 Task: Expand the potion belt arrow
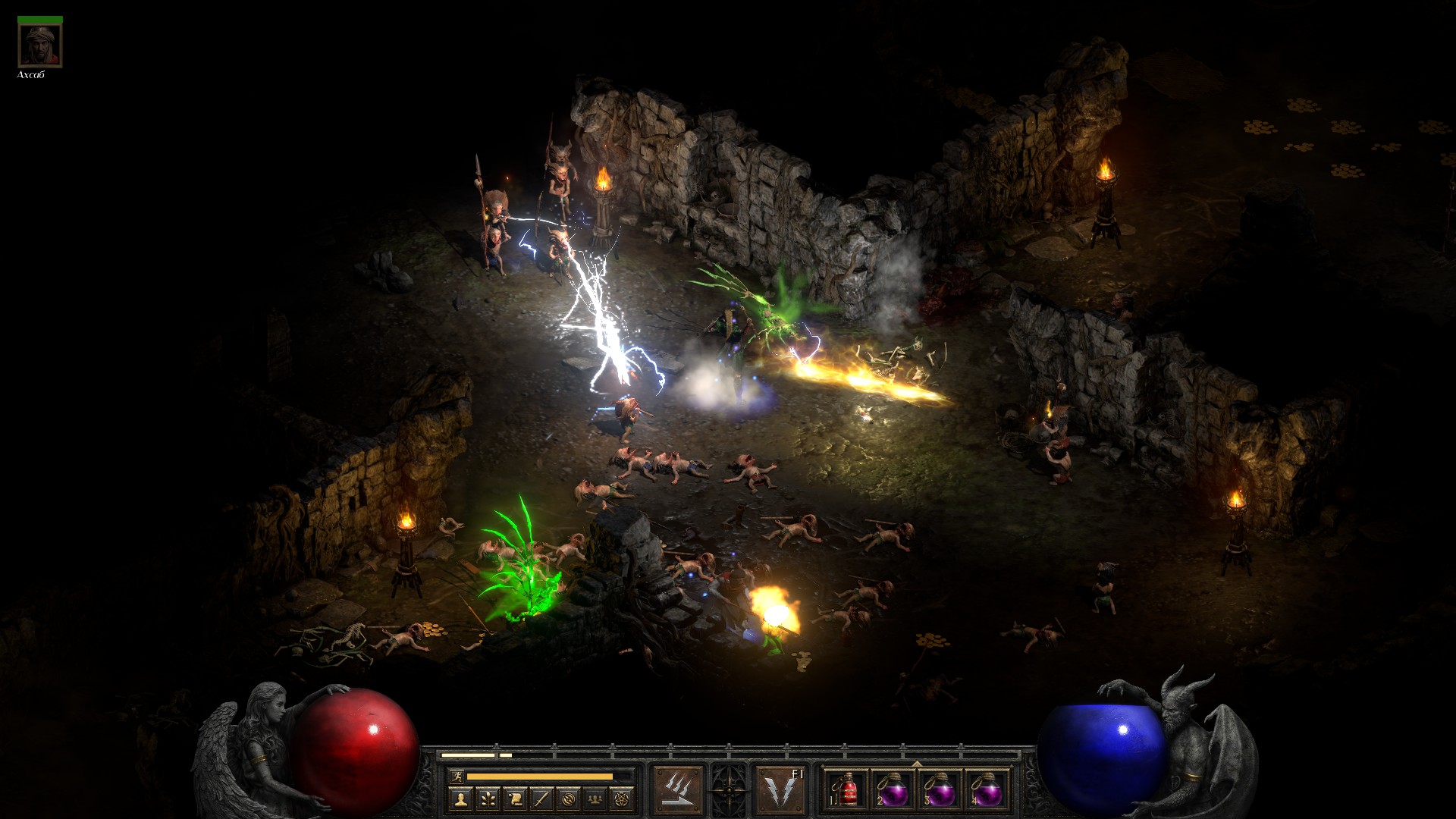point(917,764)
